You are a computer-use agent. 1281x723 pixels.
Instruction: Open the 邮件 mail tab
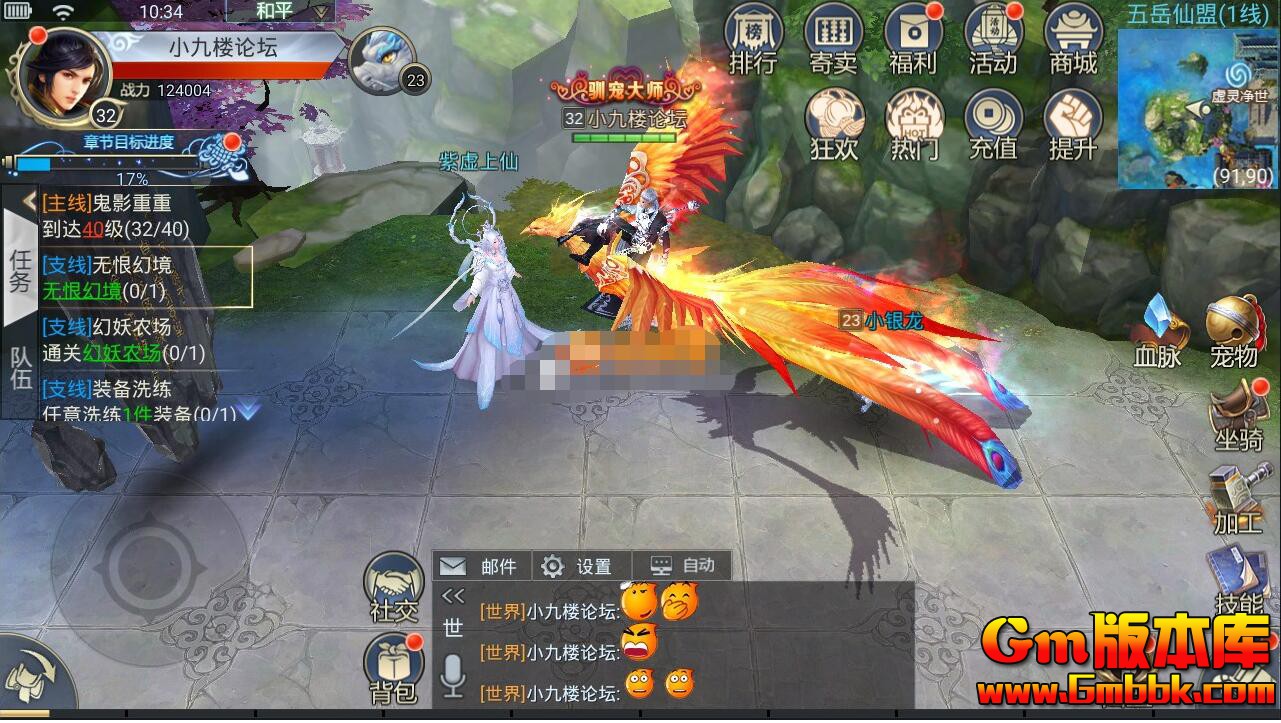click(482, 566)
